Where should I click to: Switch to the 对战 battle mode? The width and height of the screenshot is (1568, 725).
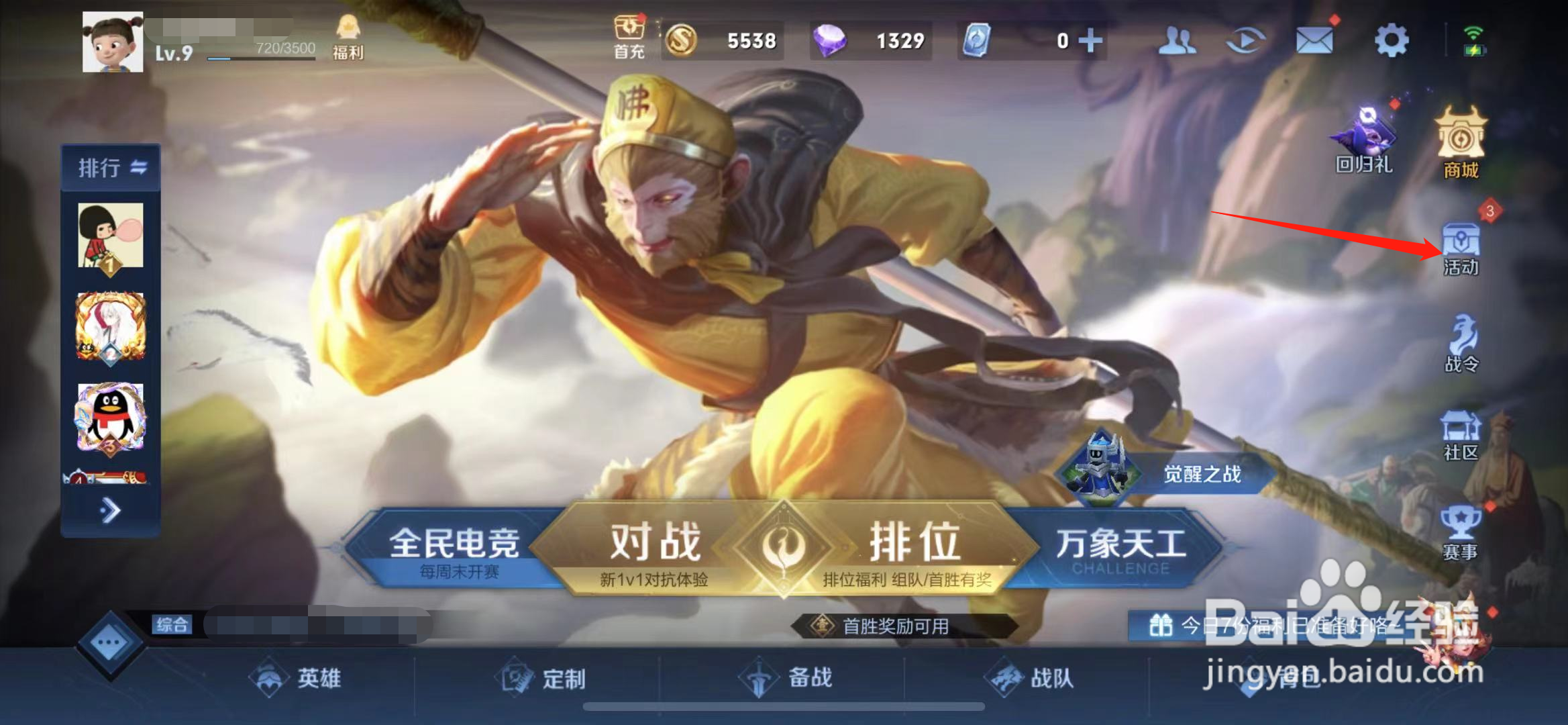click(x=654, y=540)
